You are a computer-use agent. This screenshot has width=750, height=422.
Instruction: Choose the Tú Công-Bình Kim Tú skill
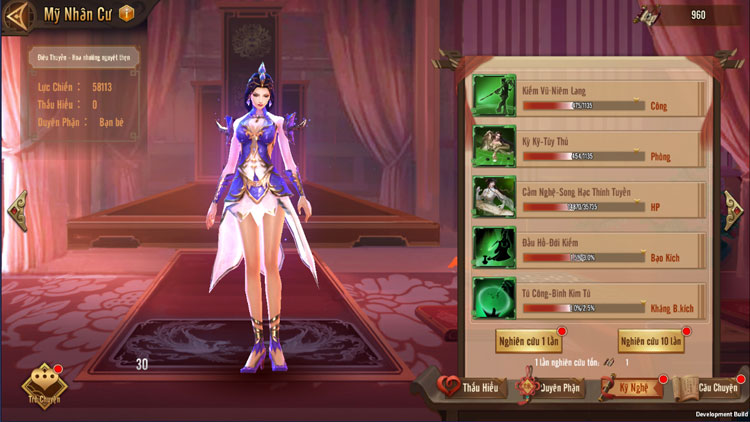tap(588, 299)
